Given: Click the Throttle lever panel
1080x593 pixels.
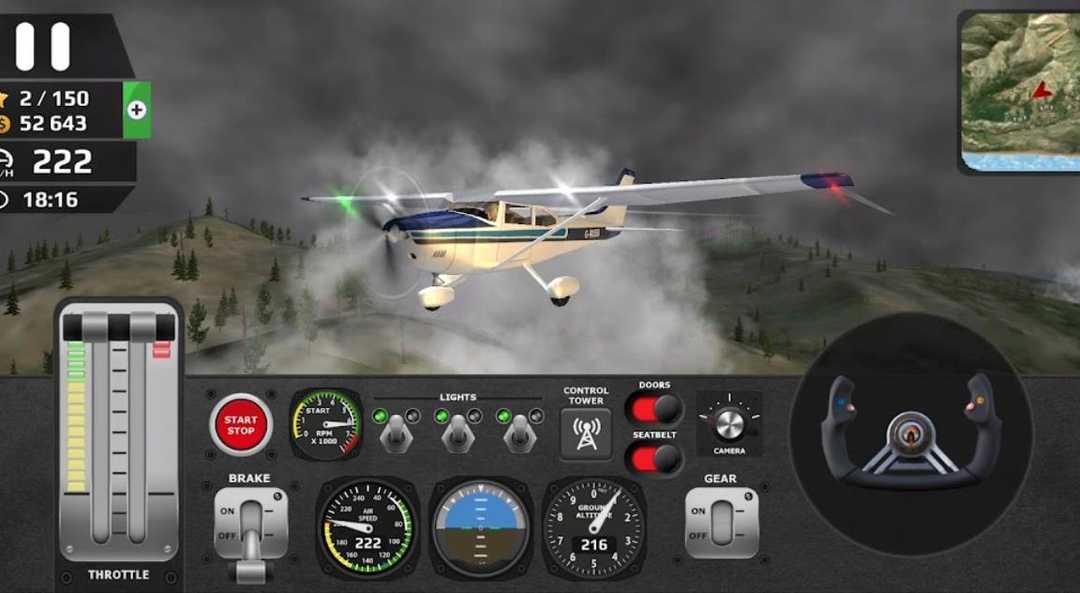Looking at the screenshot, I should pos(118,435).
